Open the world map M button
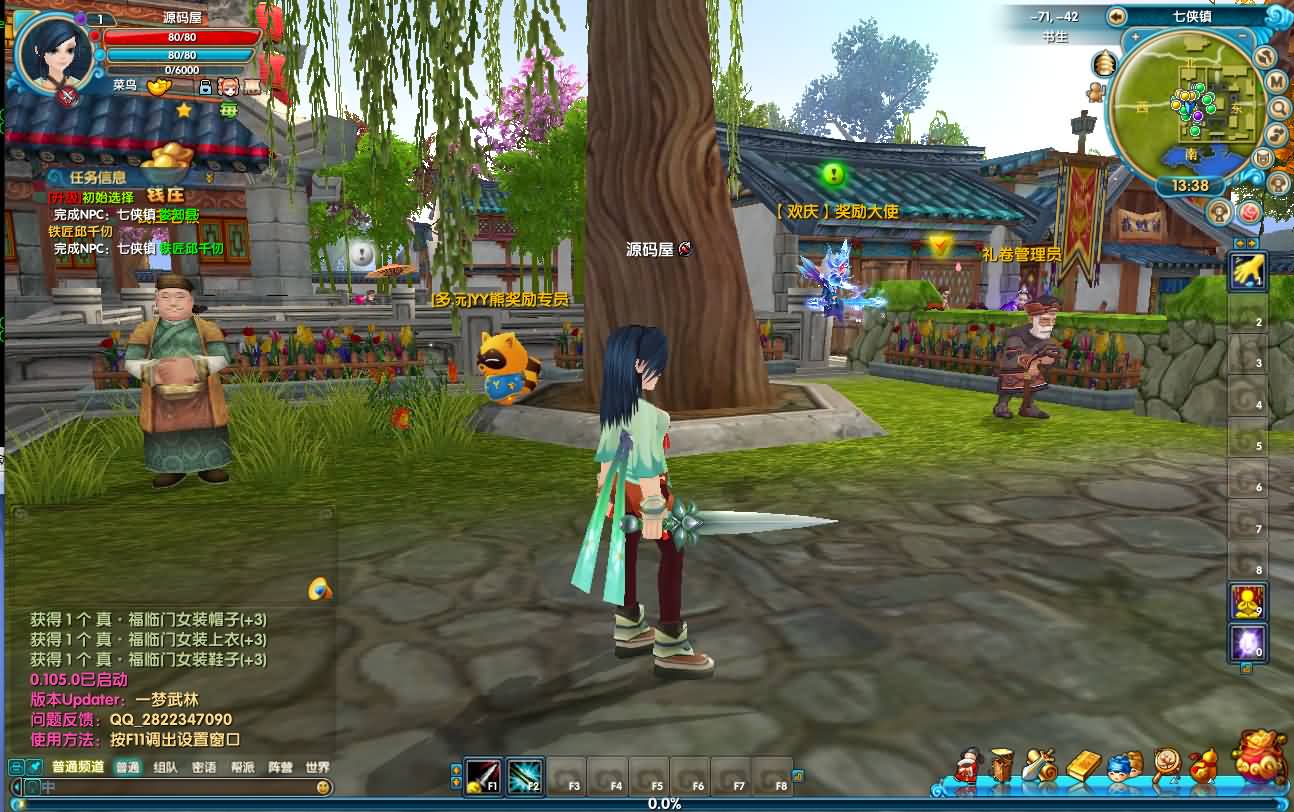Screen dimensions: 1294x812 click(x=1276, y=82)
